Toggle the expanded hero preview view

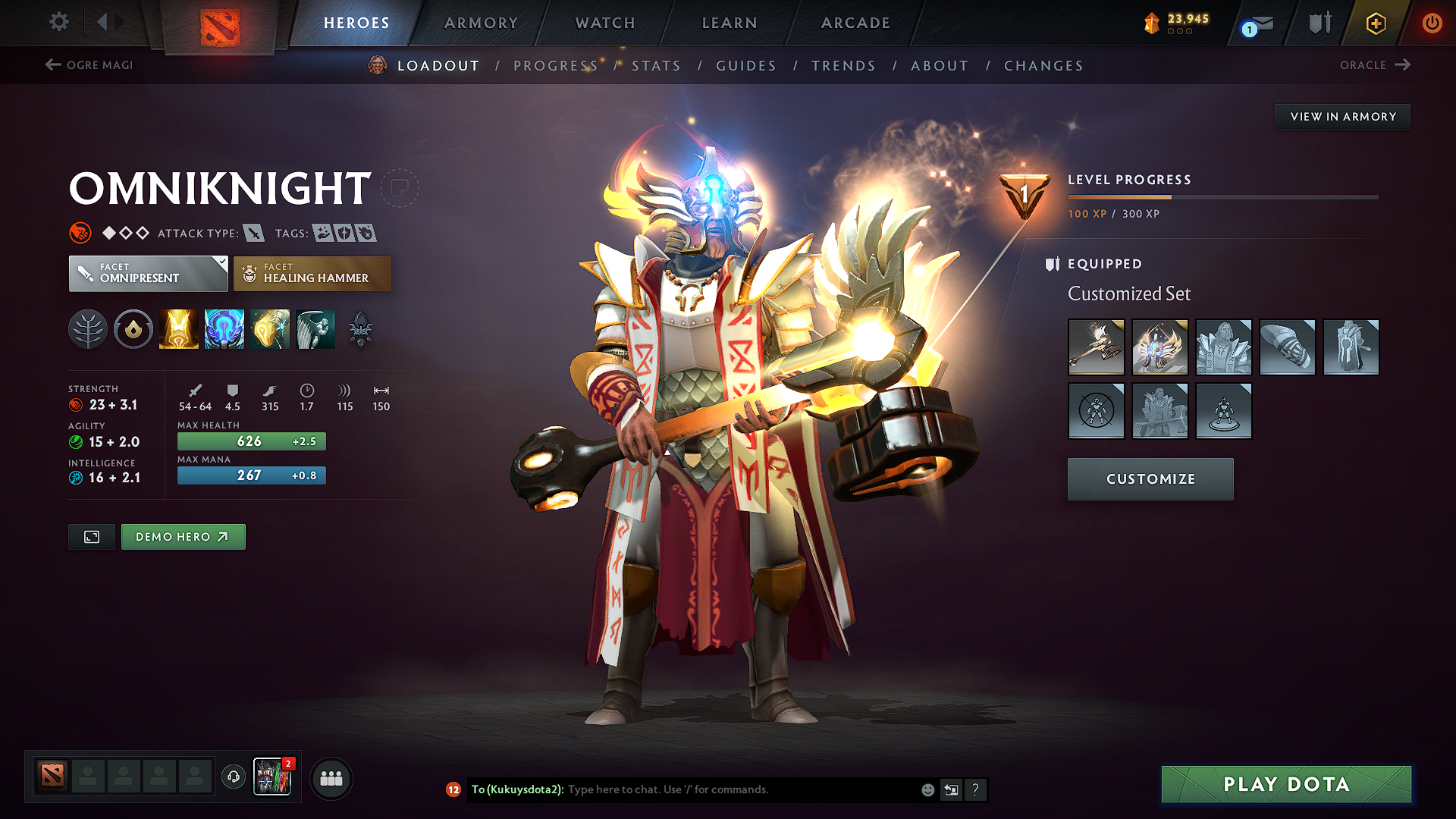91,536
